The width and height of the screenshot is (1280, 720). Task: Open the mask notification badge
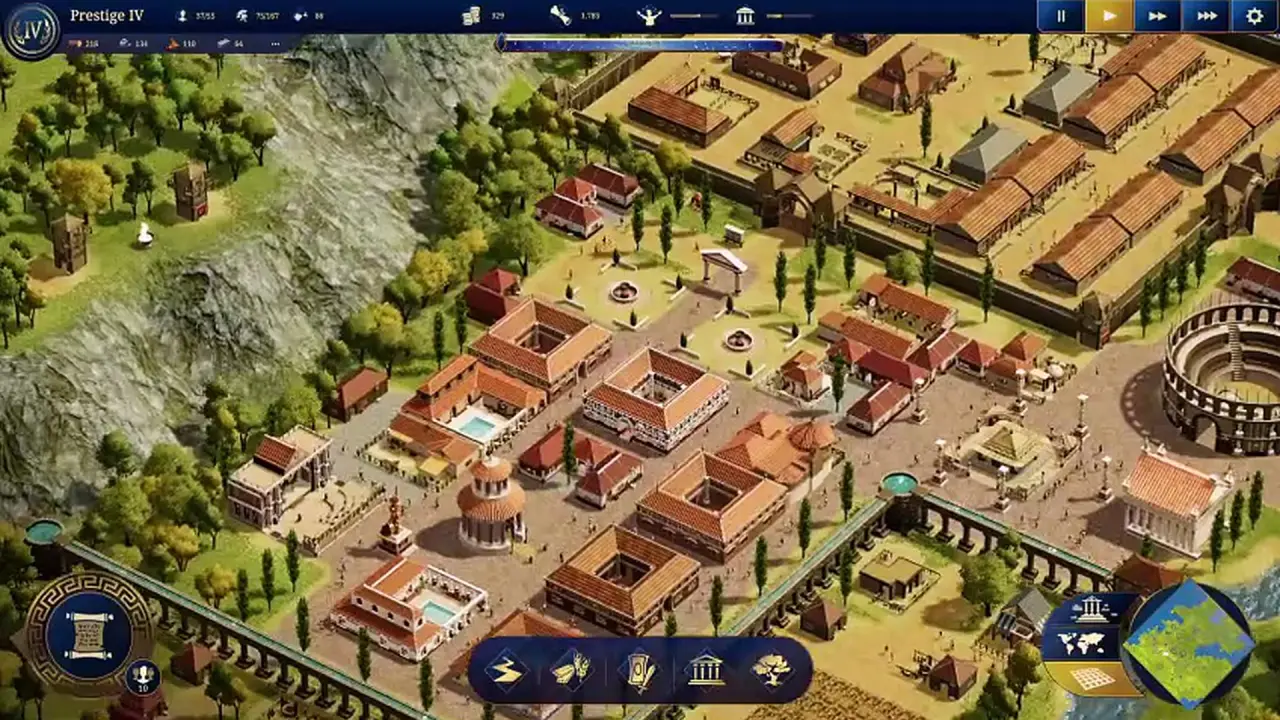143,678
